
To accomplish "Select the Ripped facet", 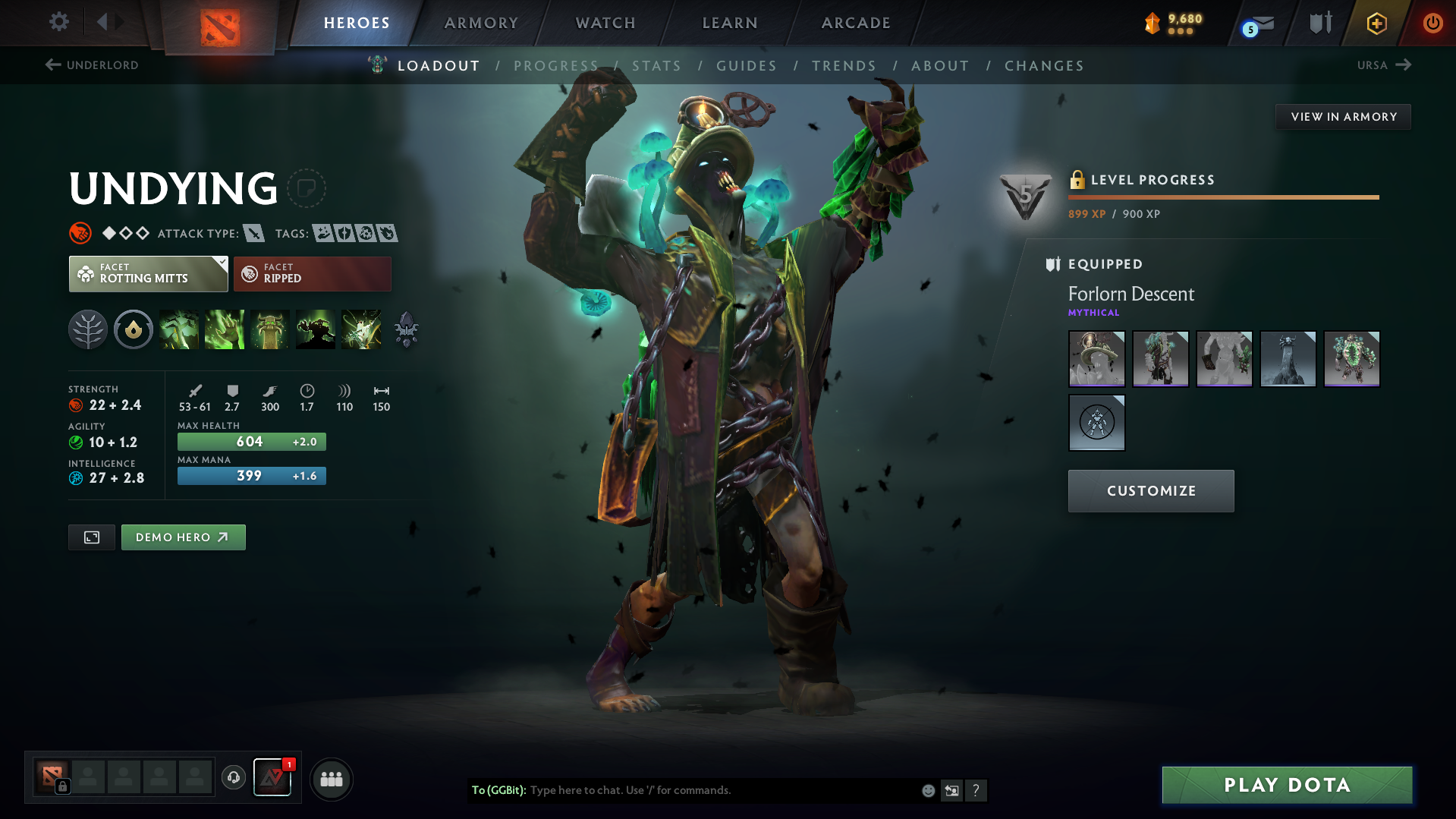I will (312, 273).
